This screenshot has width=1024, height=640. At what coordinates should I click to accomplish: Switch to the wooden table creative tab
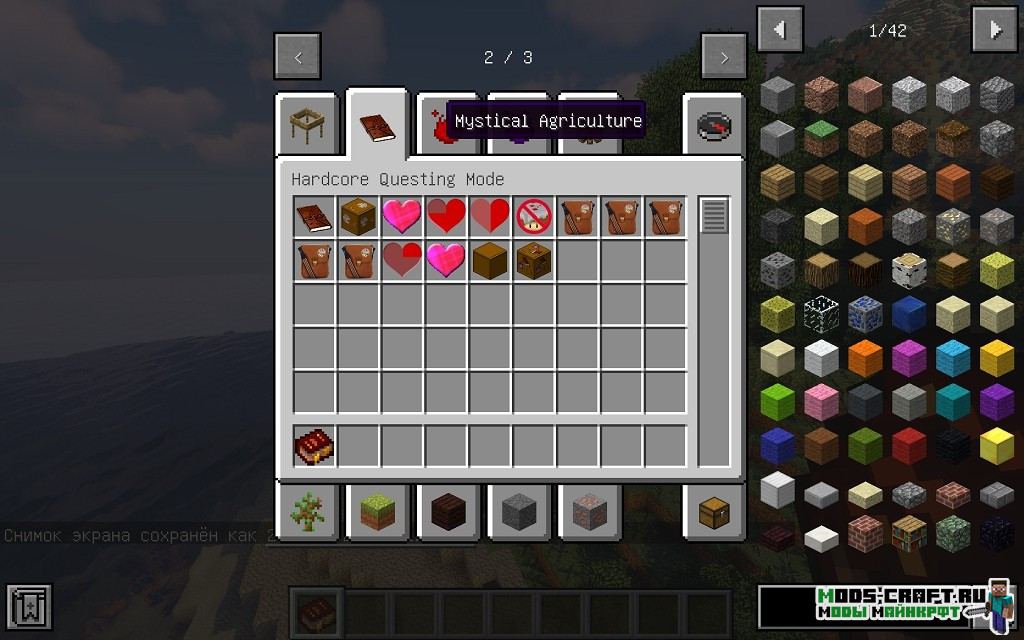tap(306, 126)
